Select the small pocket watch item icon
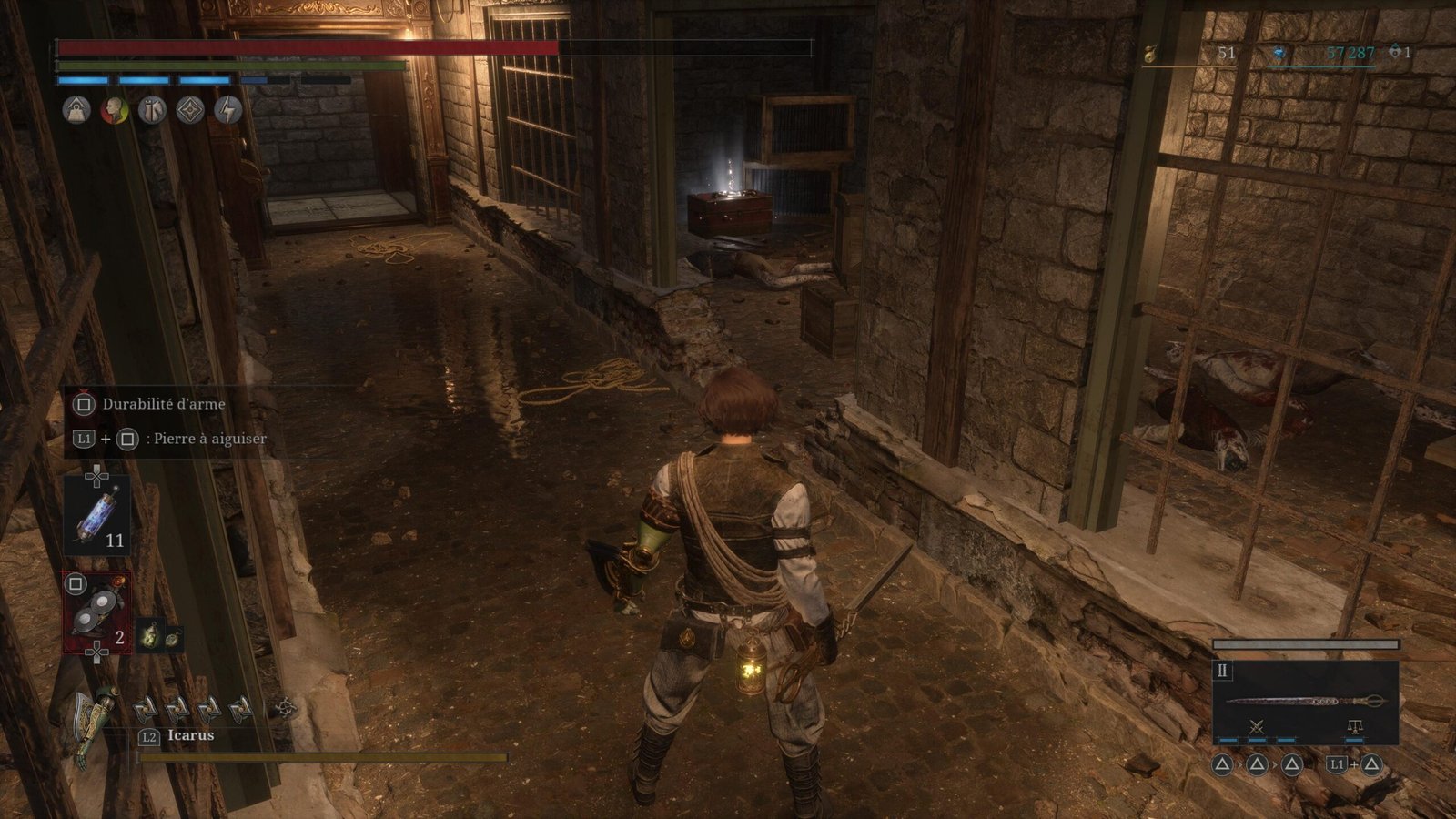Image resolution: width=1456 pixels, height=819 pixels. coord(171,638)
